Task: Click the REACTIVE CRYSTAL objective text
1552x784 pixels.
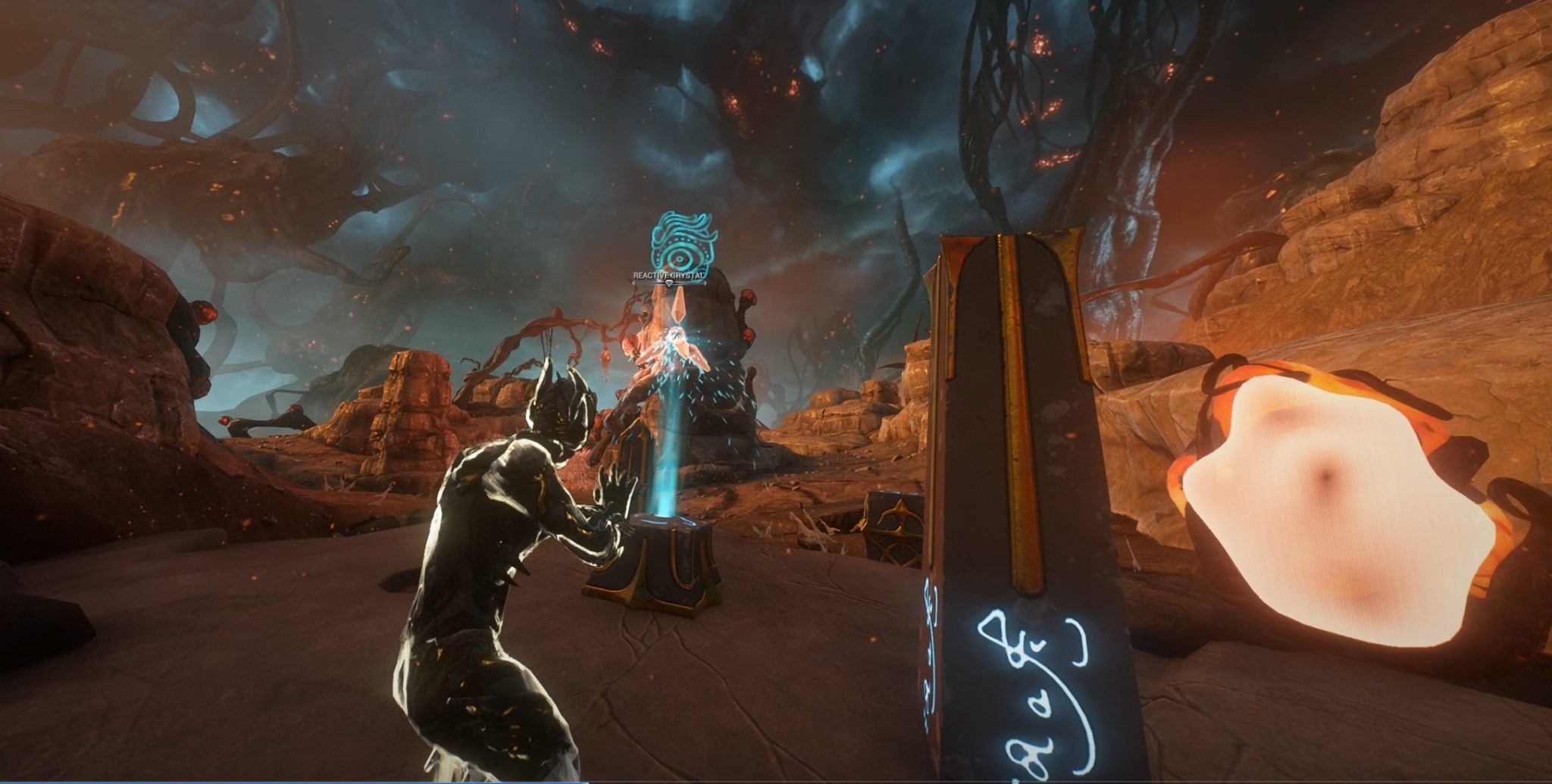Action: click(669, 275)
